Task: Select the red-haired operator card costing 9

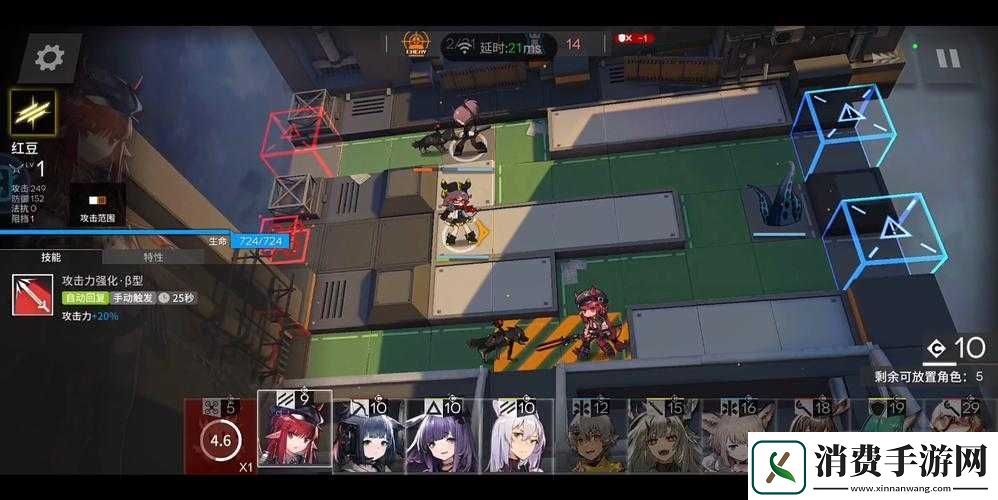Action: (294, 433)
